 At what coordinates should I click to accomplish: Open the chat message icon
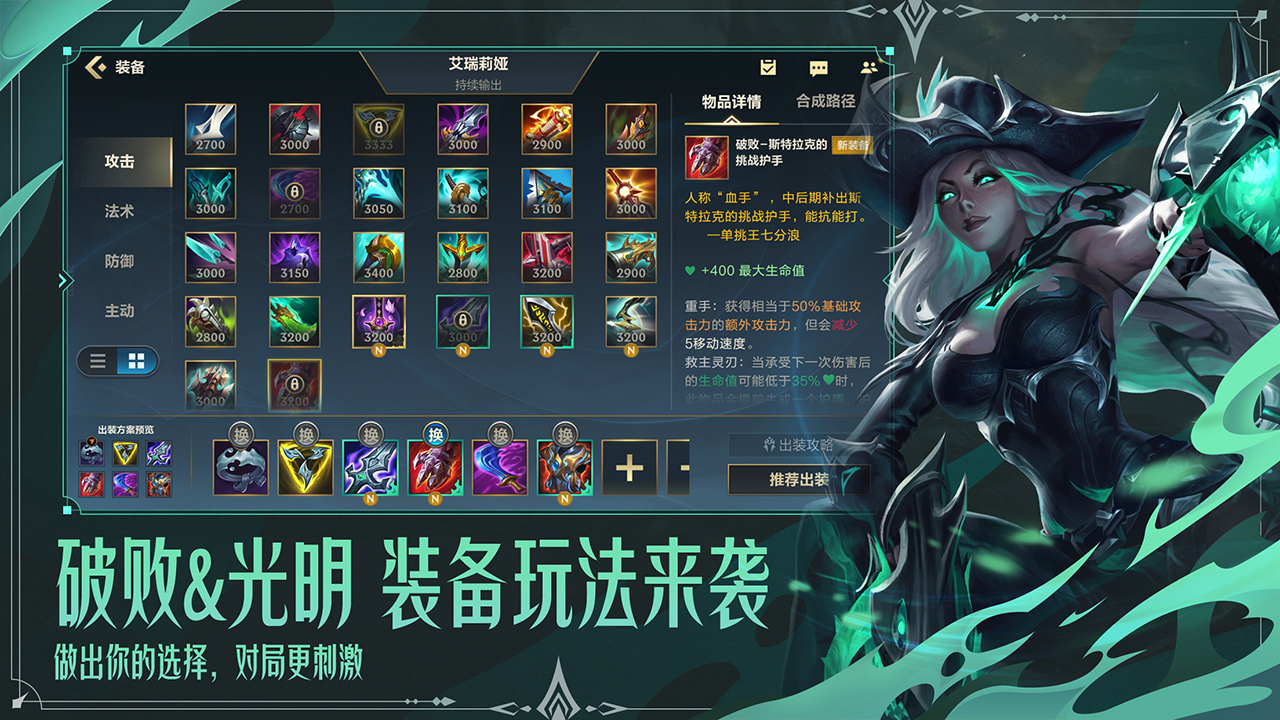(x=818, y=66)
